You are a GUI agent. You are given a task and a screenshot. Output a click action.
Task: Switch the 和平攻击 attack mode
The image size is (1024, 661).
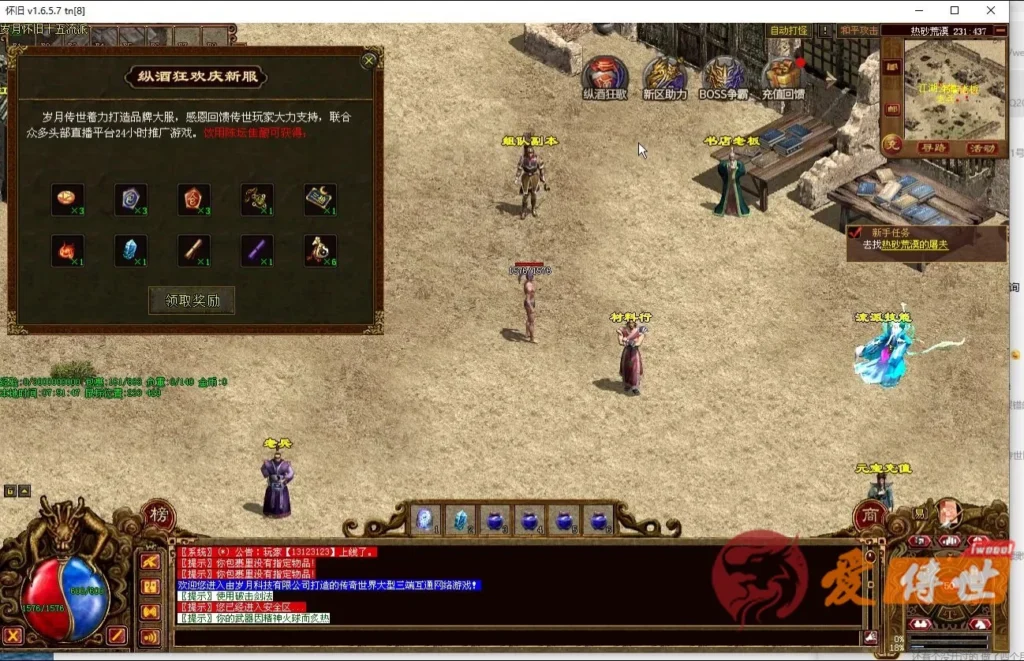pyautogui.click(x=858, y=31)
